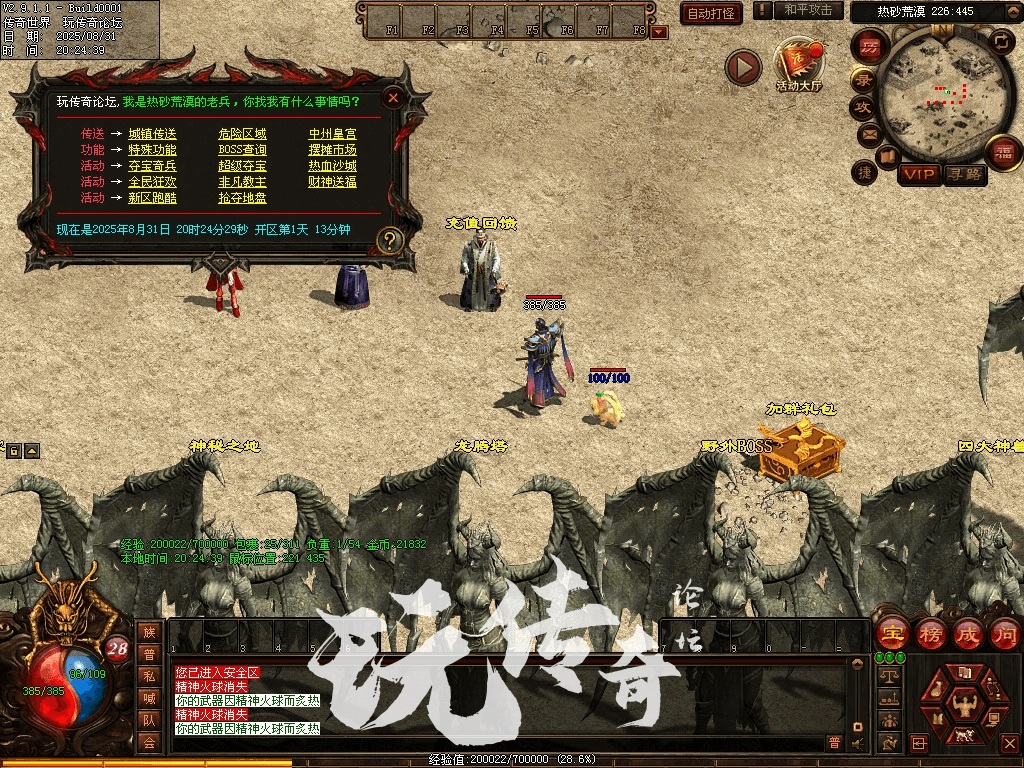Open the BOSS查询 lookup link
1024x768 pixels.
tap(242, 150)
